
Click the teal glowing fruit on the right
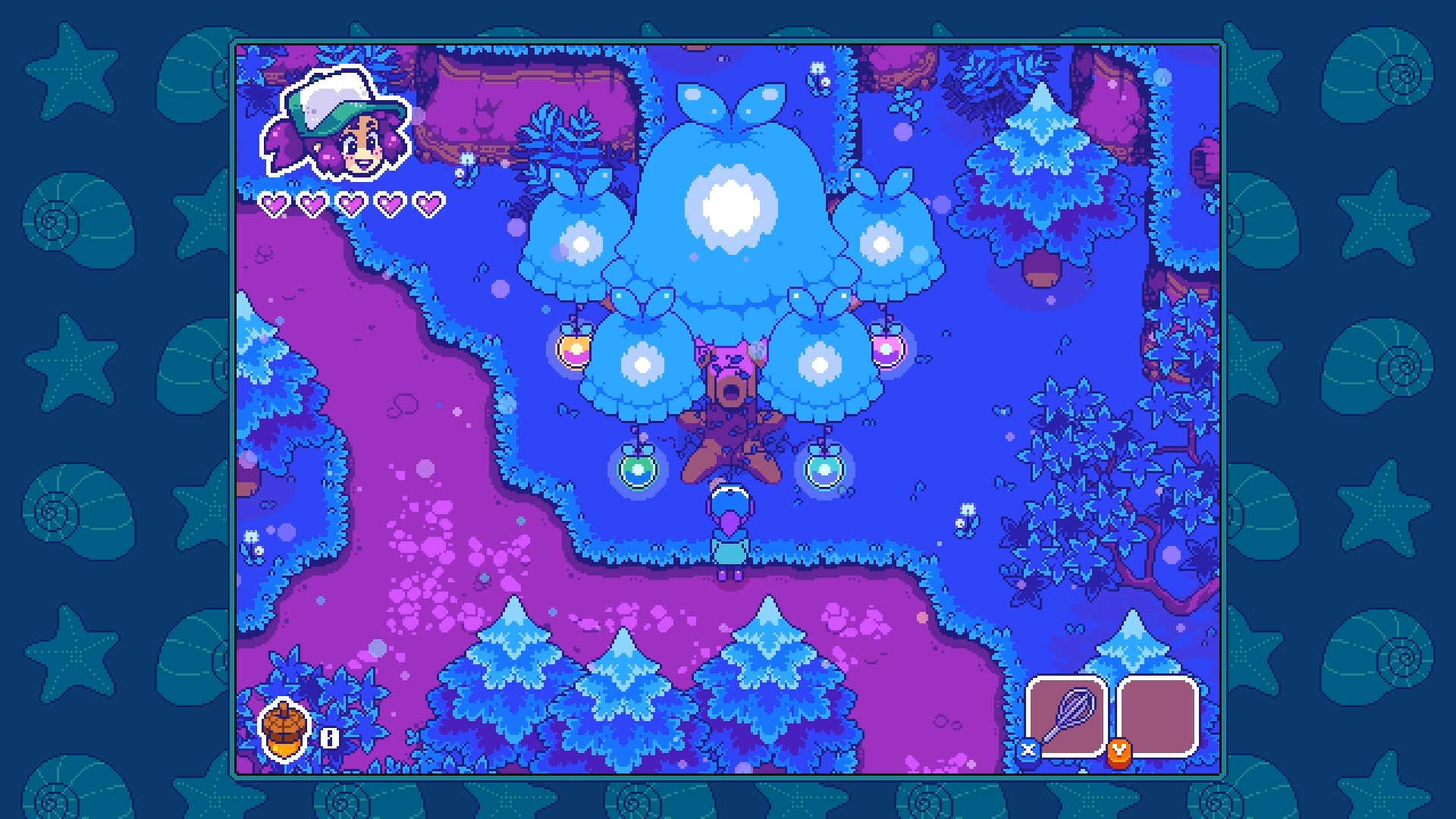(x=824, y=470)
